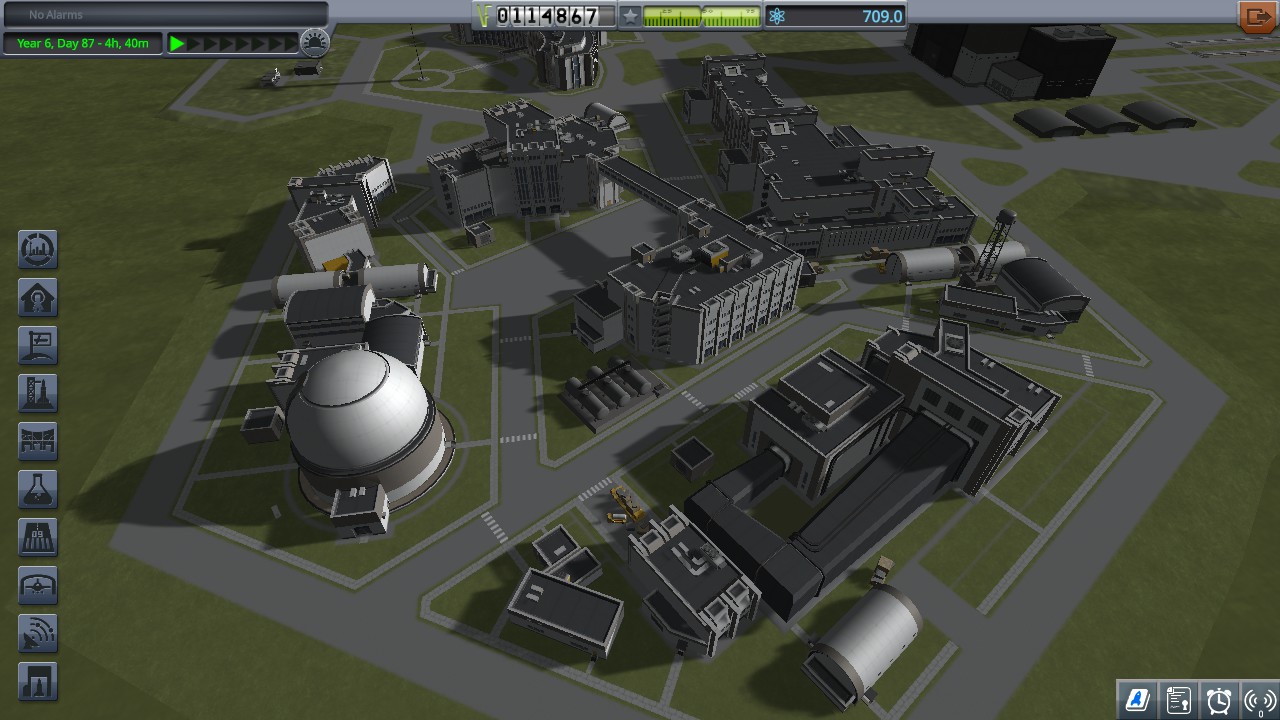Open the alarm clock toolbar button

[1219, 699]
